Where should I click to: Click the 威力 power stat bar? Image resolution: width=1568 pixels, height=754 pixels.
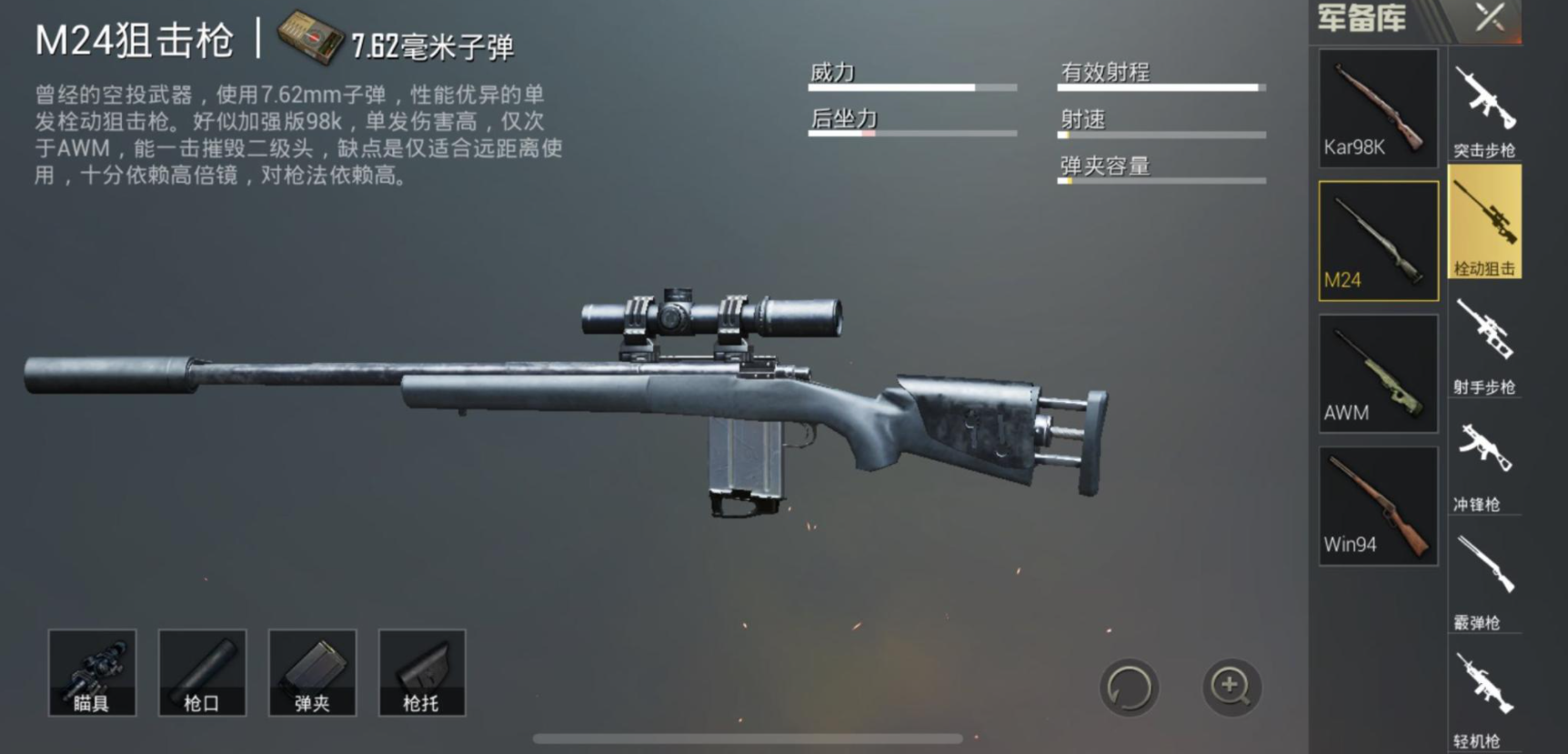pyautogui.click(x=911, y=86)
